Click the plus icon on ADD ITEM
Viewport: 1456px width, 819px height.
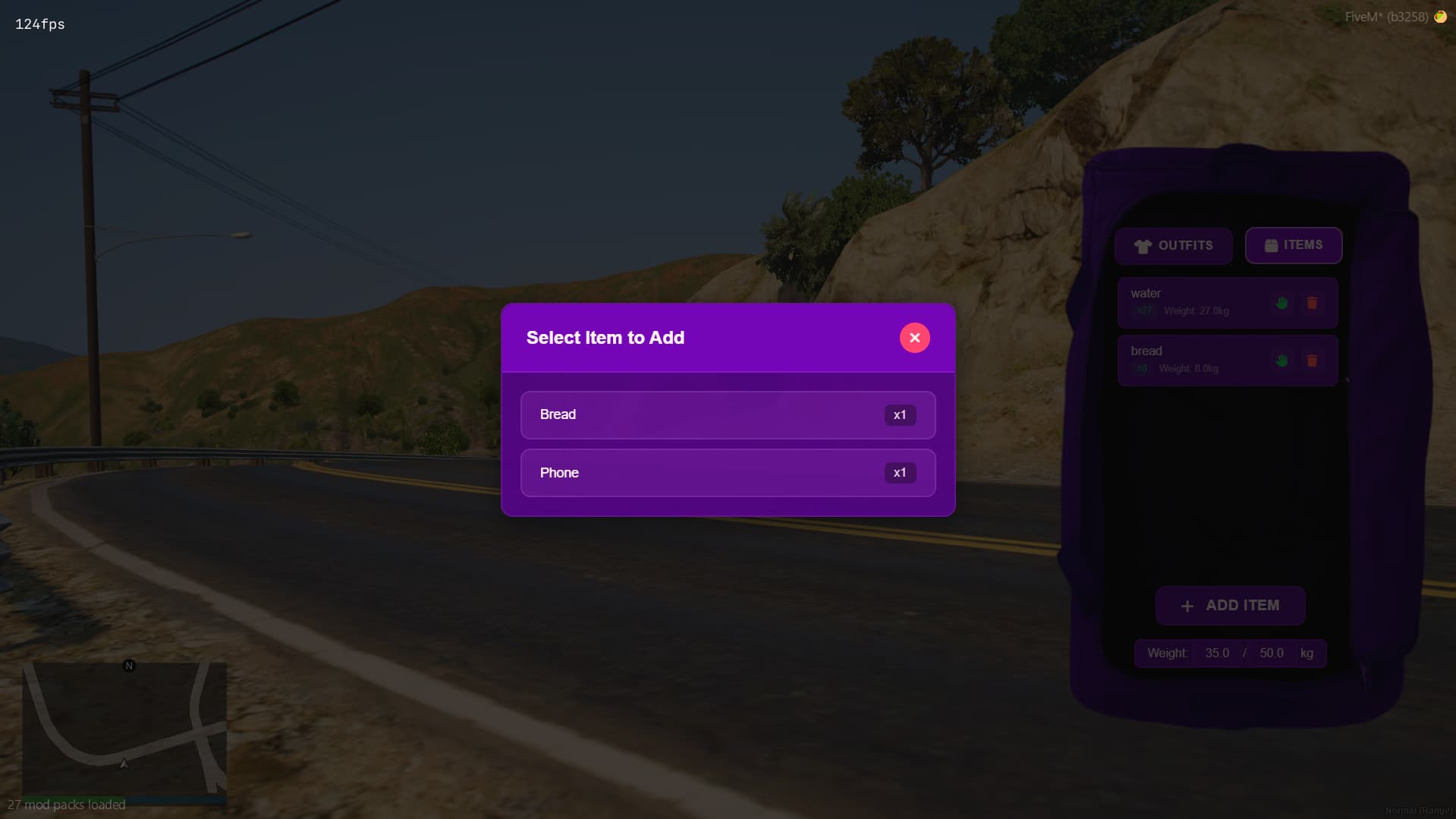1187,606
